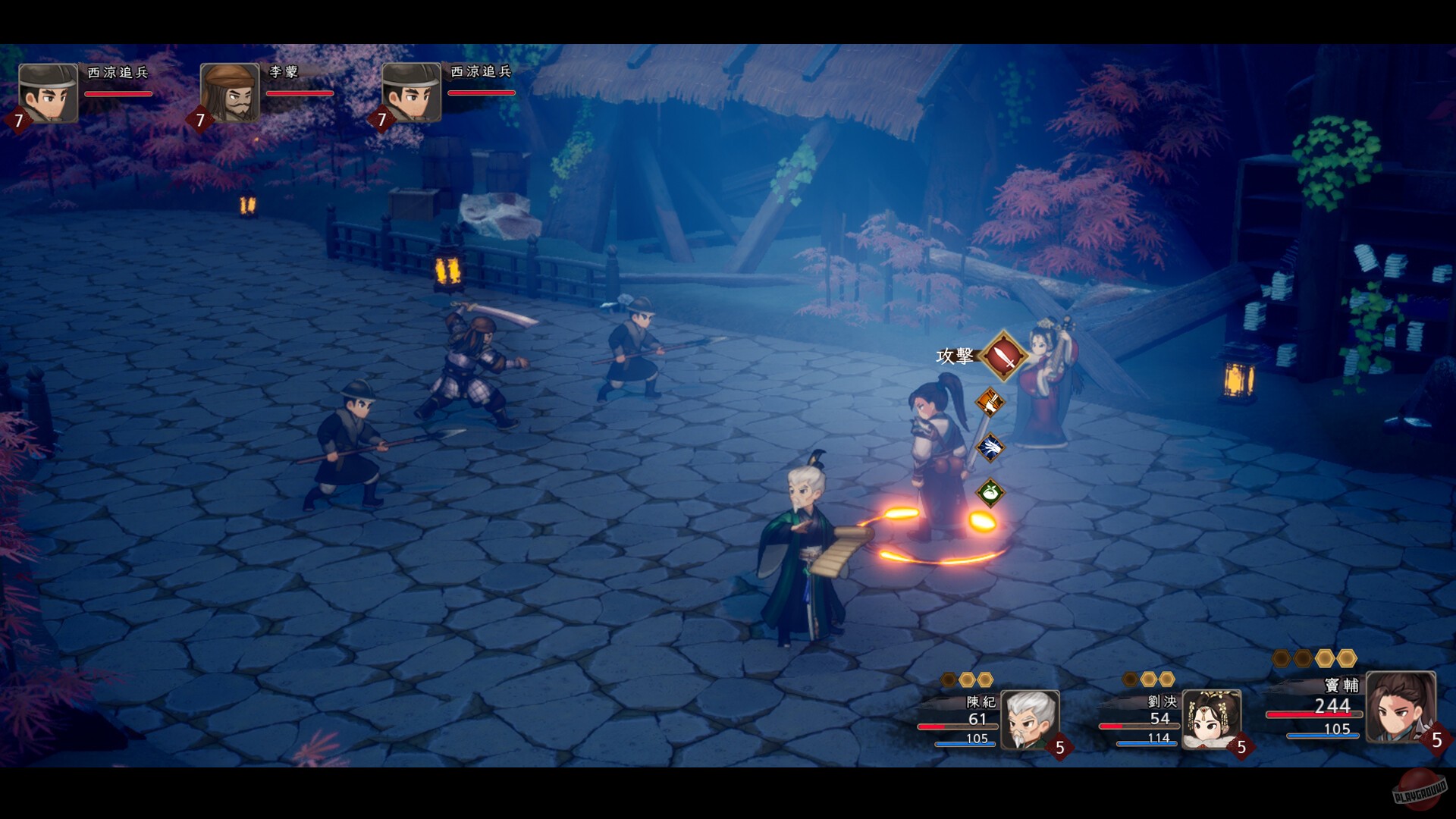Click 陳紀's character portrait icon
1456x819 pixels.
[1031, 720]
